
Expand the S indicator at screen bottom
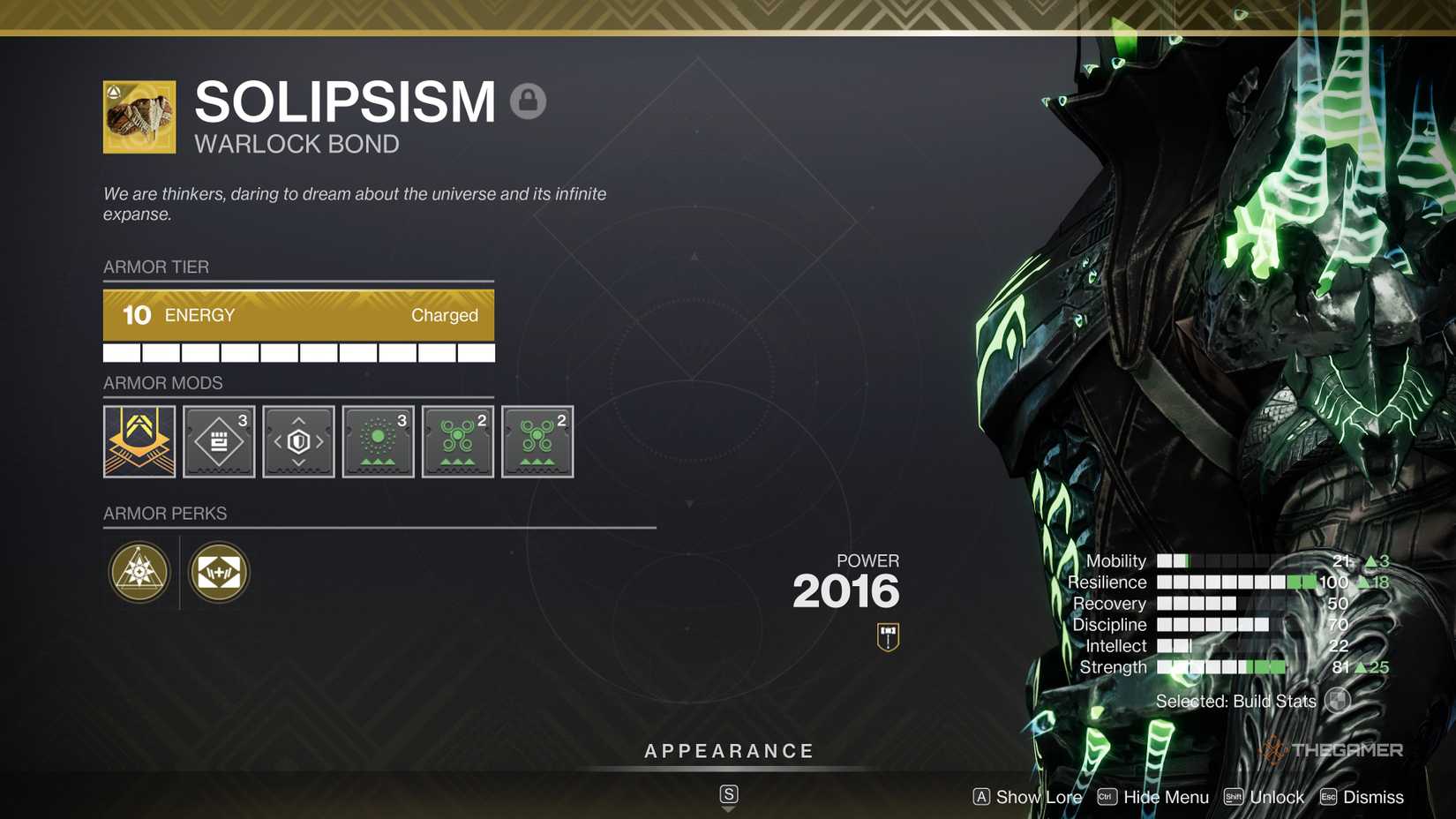728,793
